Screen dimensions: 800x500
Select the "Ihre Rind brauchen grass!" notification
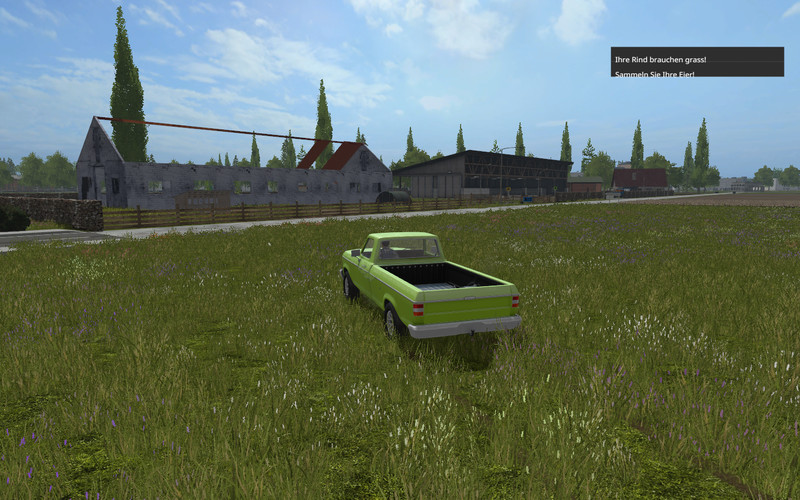pyautogui.click(x=660, y=60)
